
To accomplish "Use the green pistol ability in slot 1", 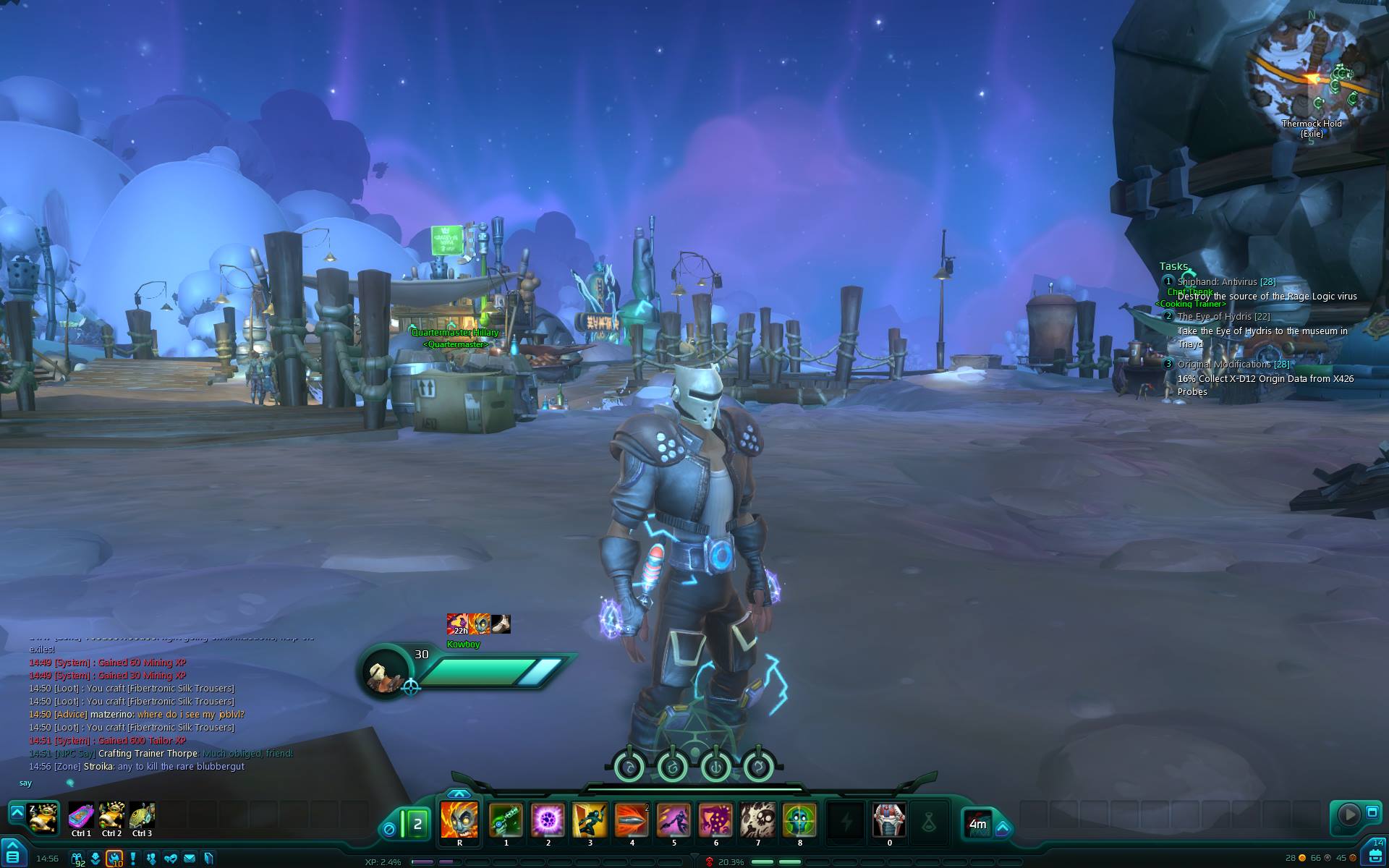I will click(506, 820).
